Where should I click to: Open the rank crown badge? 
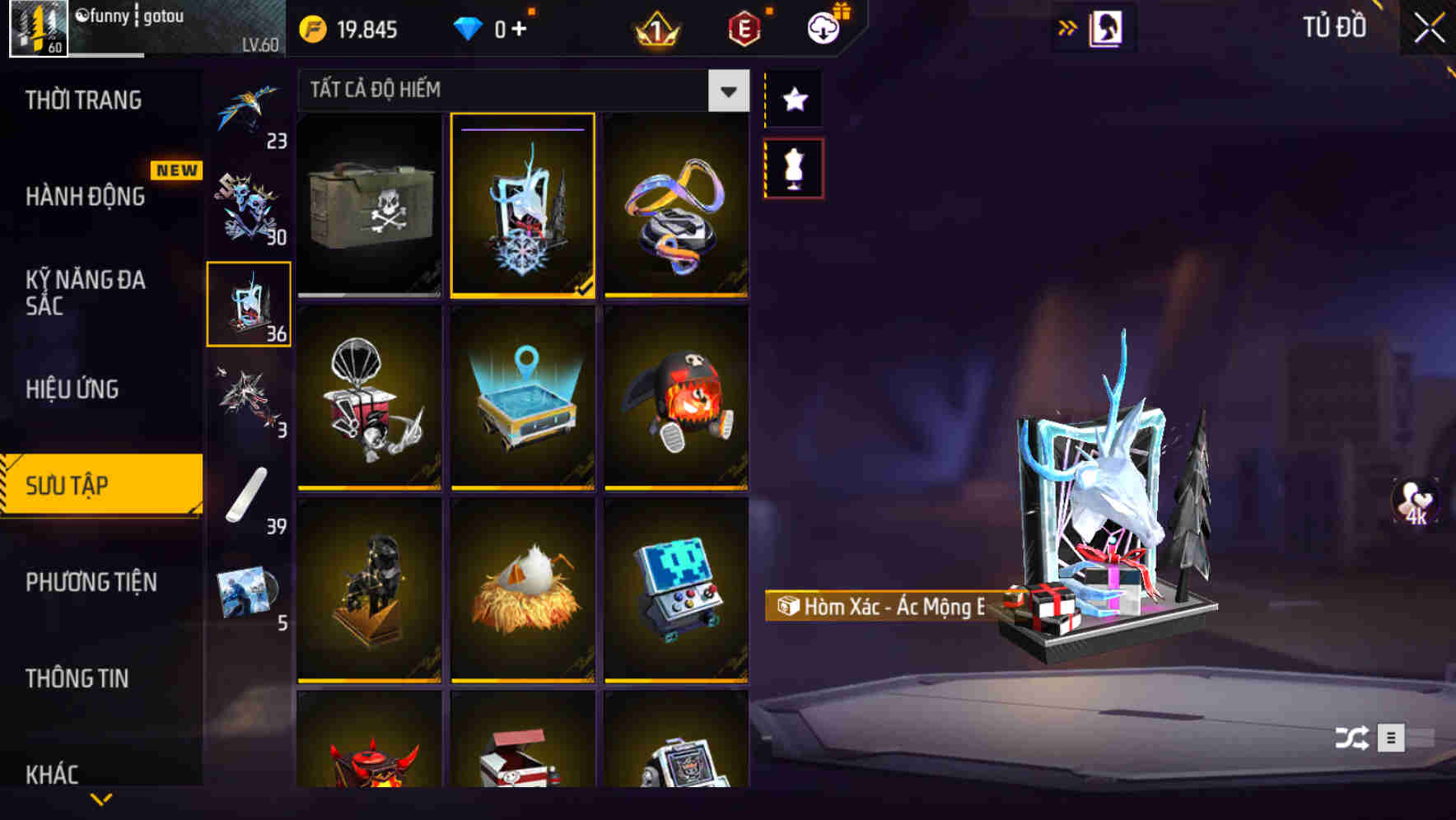coord(655,28)
